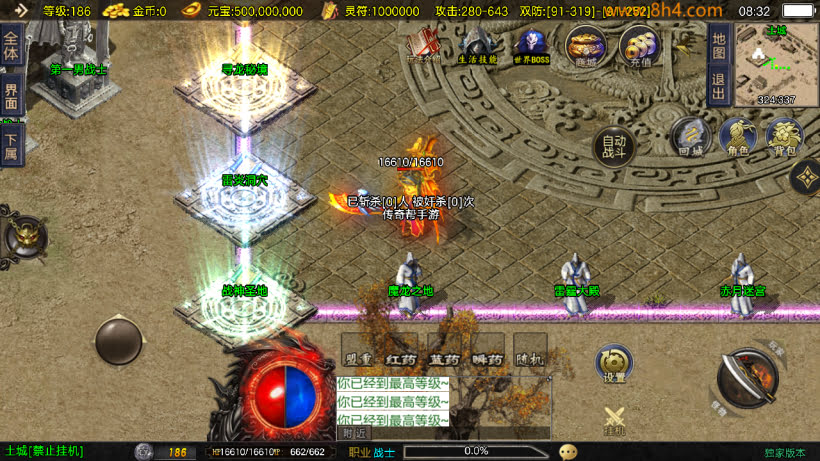
Task: Open the 商城 shop icon
Action: (585, 46)
